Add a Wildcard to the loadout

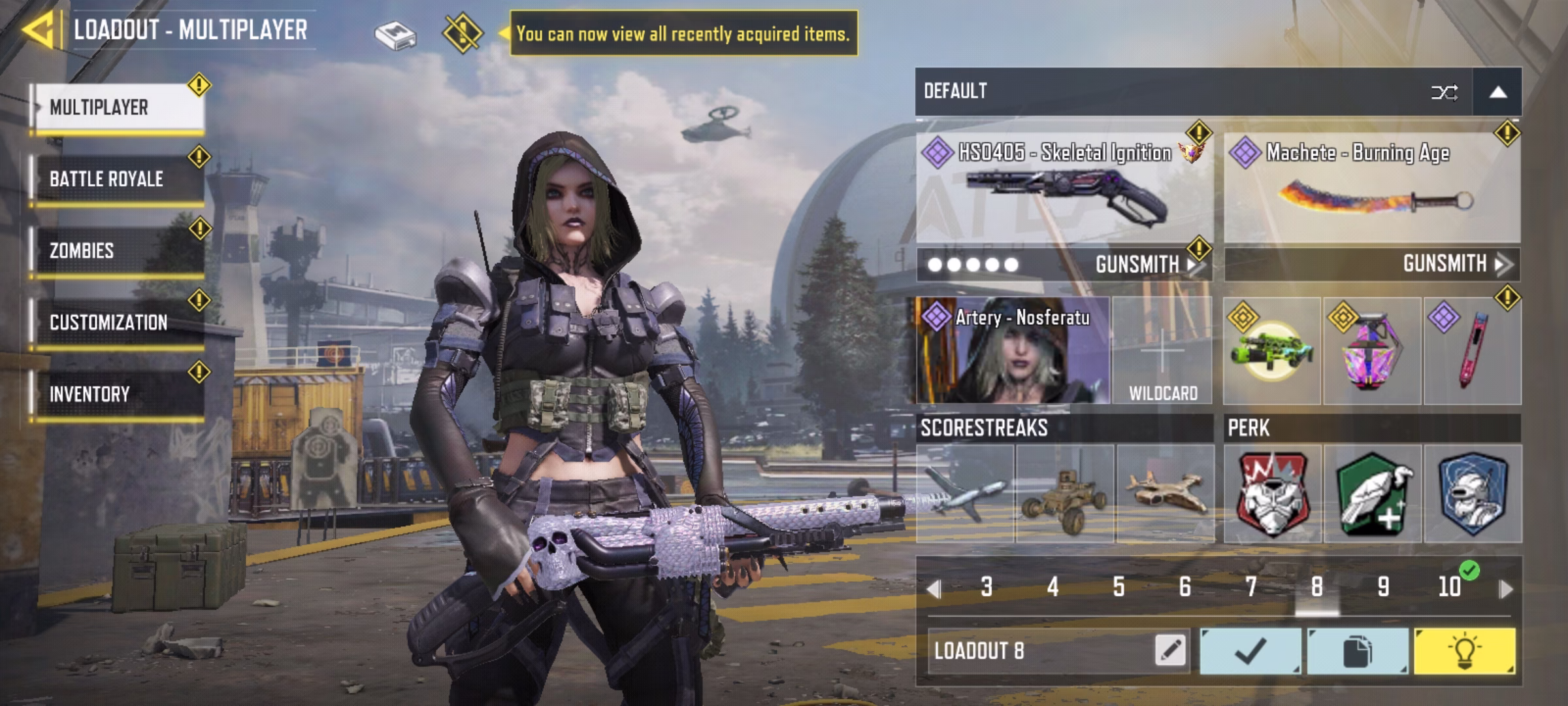(1163, 351)
